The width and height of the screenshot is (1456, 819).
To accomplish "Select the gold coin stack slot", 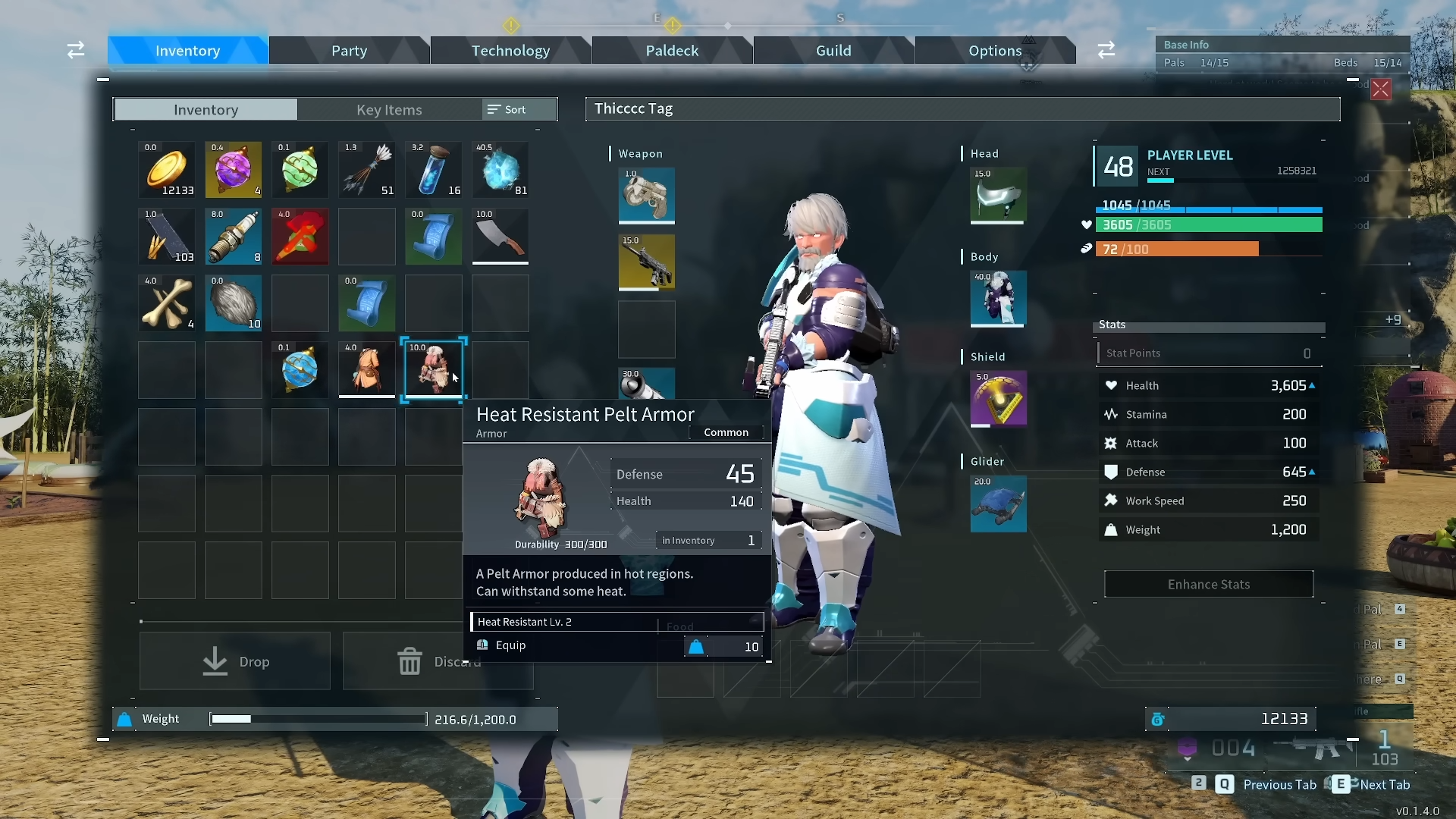I will (x=167, y=170).
